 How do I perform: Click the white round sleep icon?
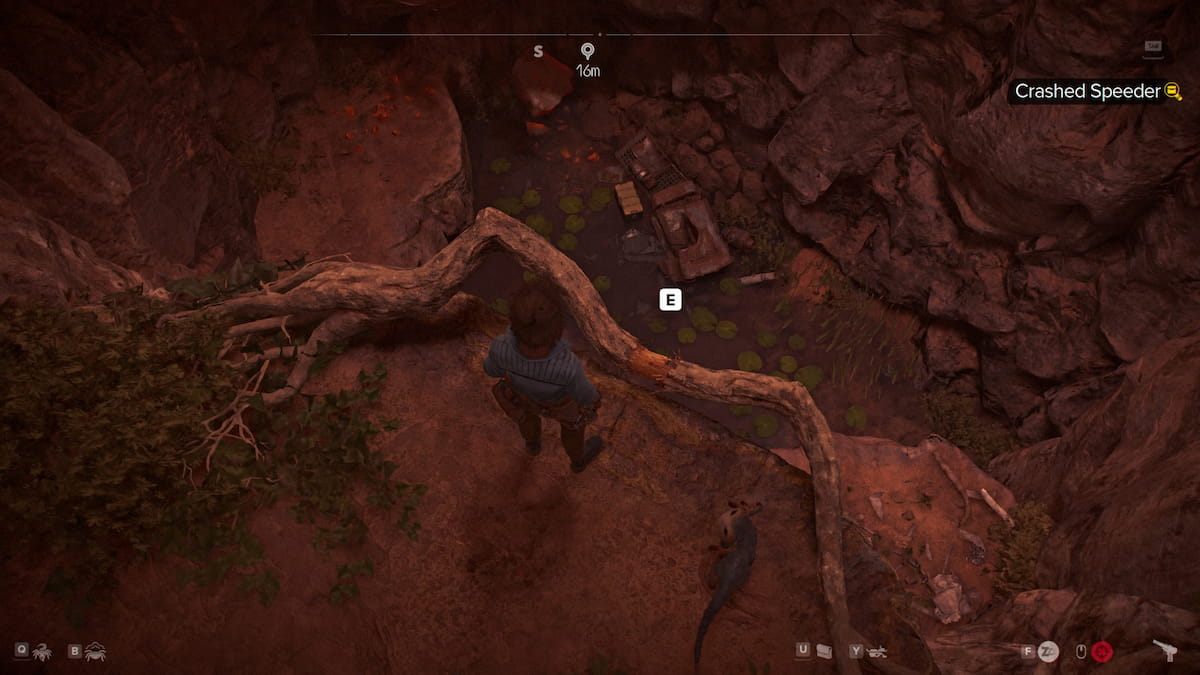point(1047,652)
